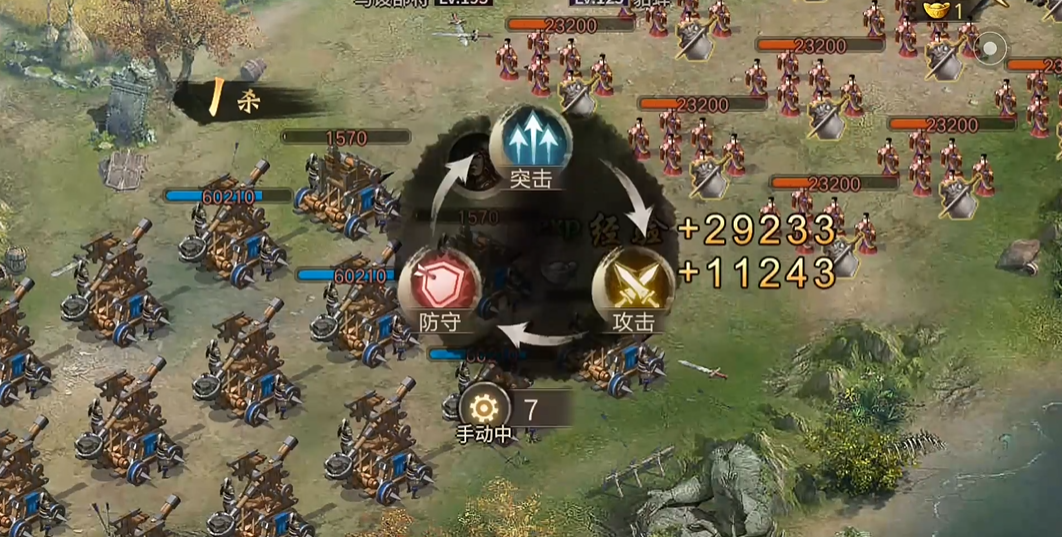The height and width of the screenshot is (537, 1062).
Task: Open the gold ingot currency icon
Action: (x=936, y=11)
